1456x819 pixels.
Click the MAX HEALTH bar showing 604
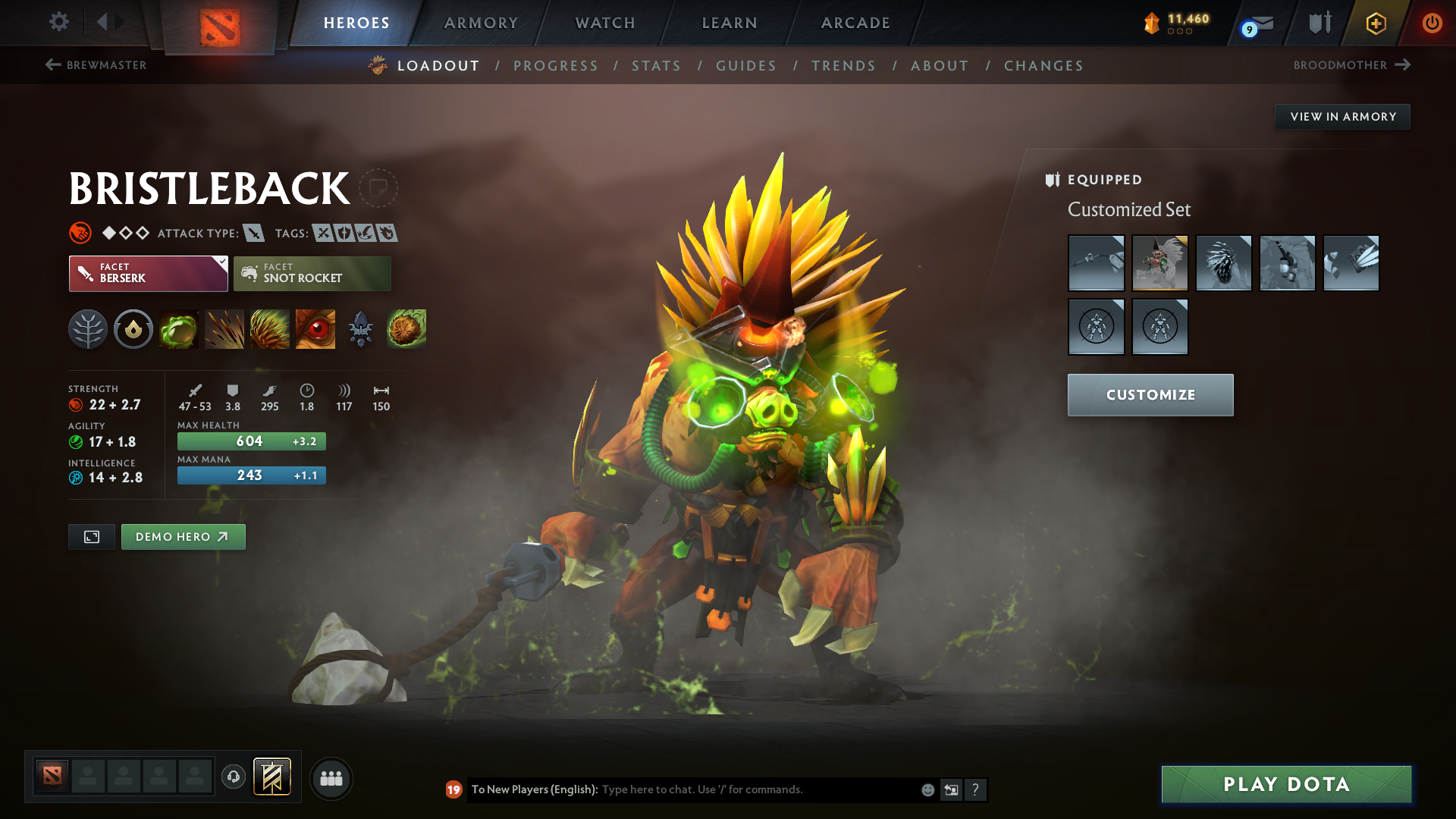[x=251, y=441]
